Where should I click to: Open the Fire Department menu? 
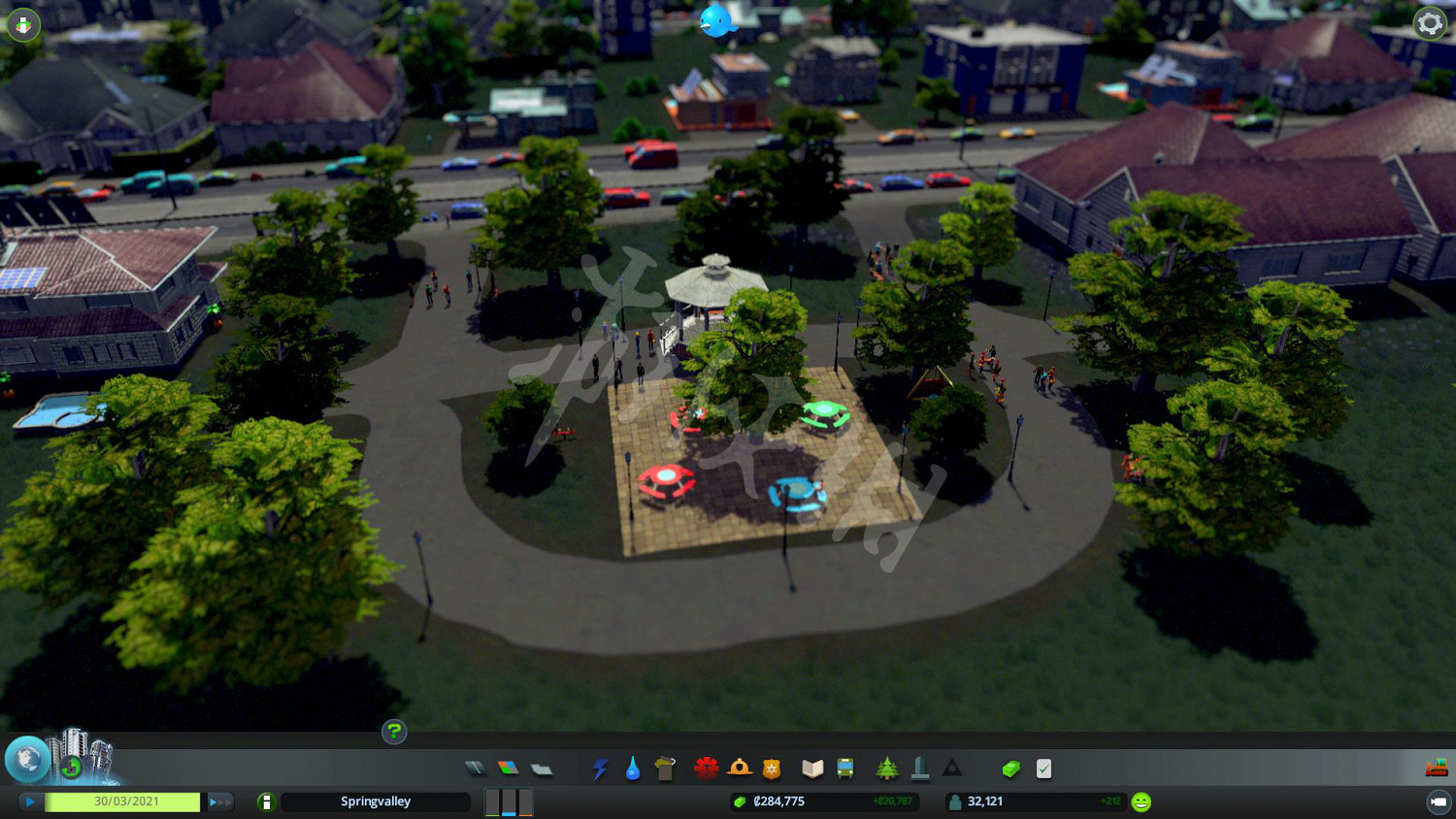[x=741, y=768]
